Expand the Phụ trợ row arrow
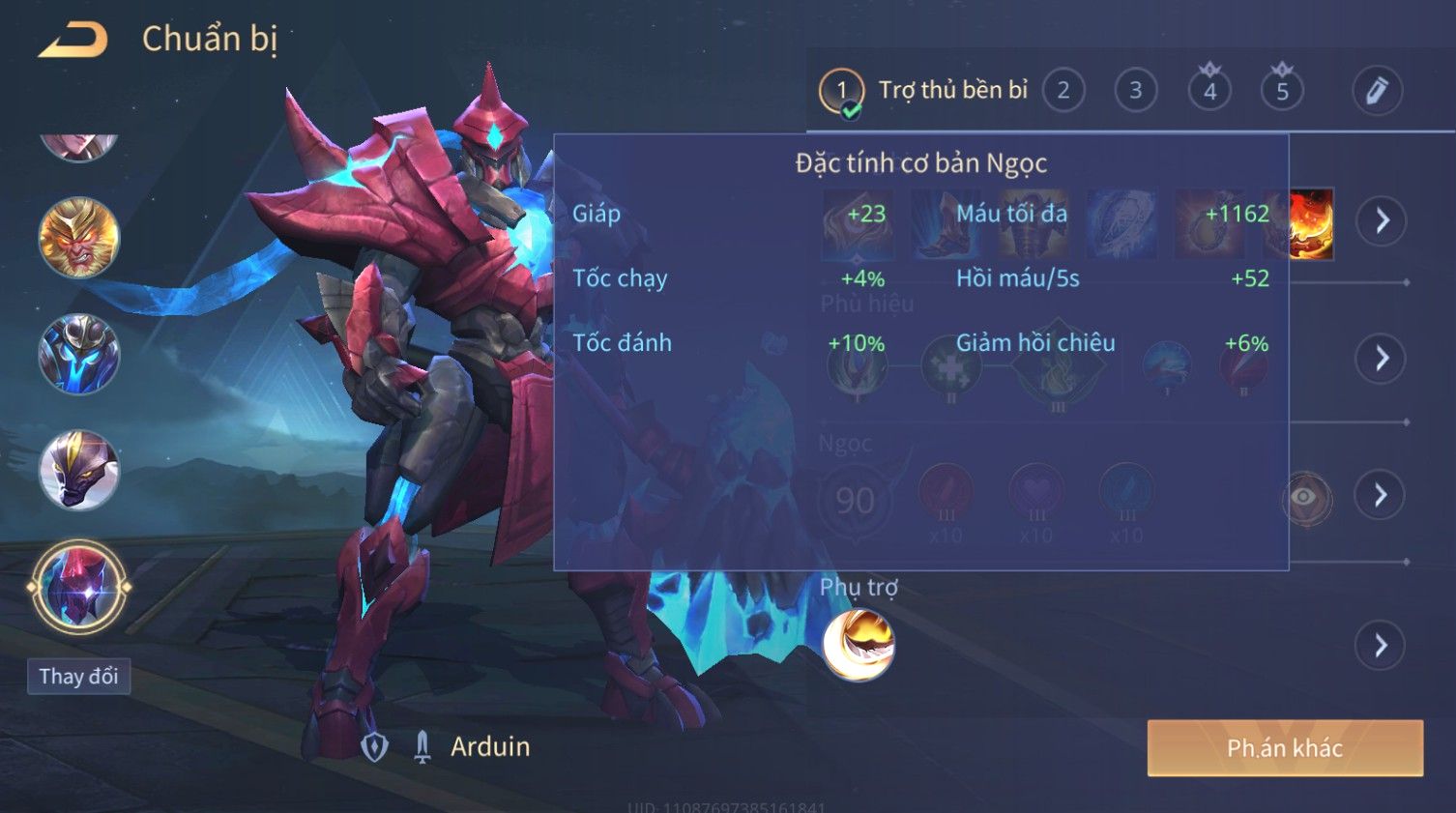This screenshot has width=1456, height=813. (x=1382, y=645)
